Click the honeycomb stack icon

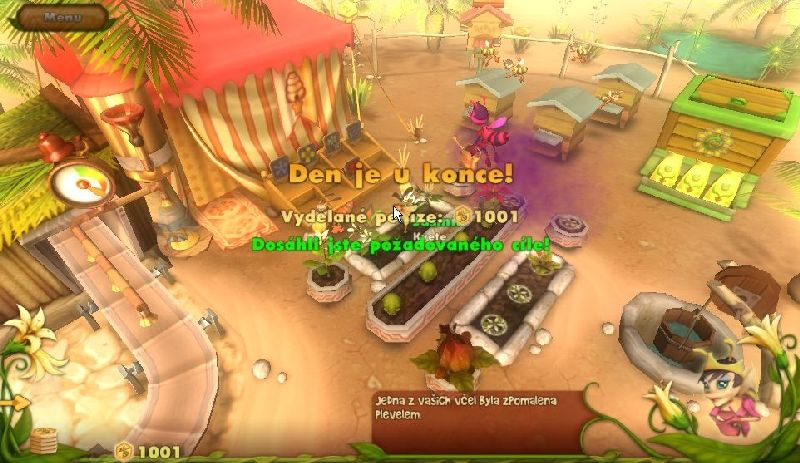[x=42, y=441]
